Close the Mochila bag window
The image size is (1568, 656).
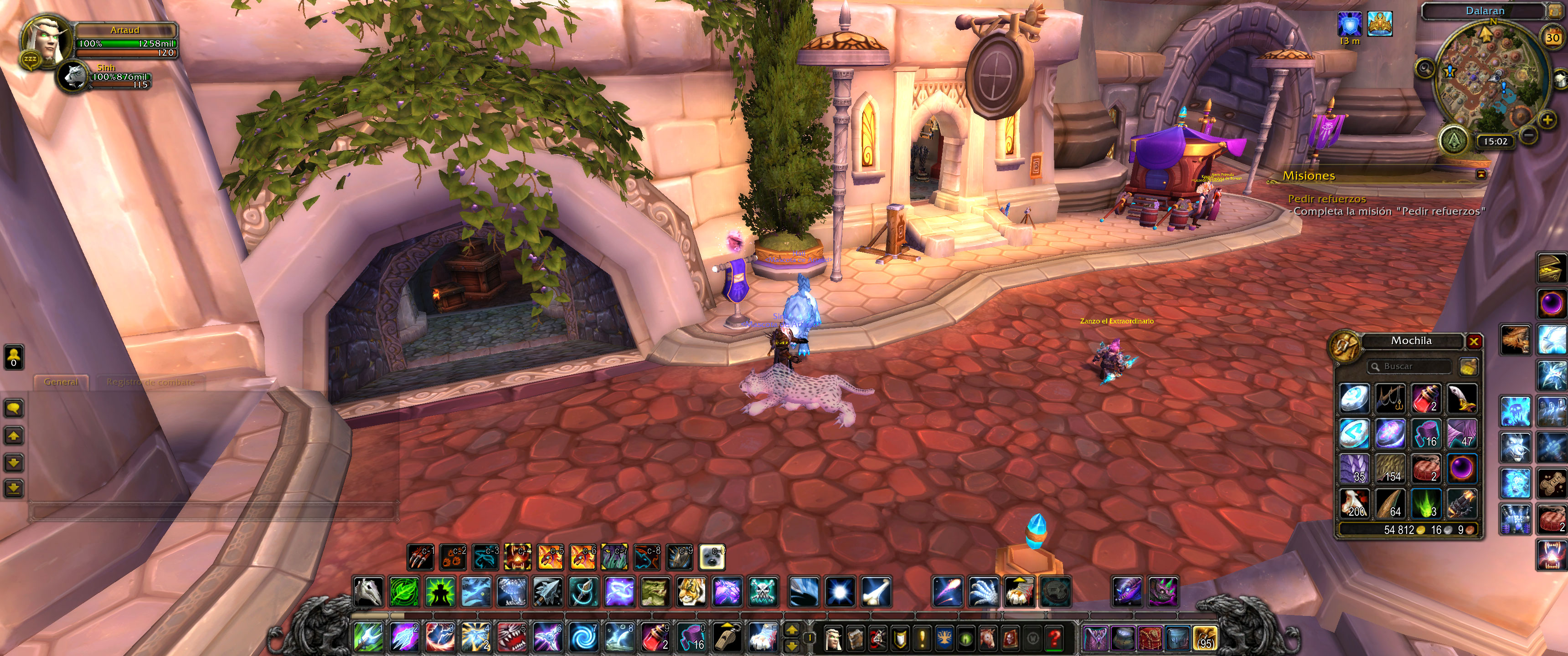click(1474, 341)
